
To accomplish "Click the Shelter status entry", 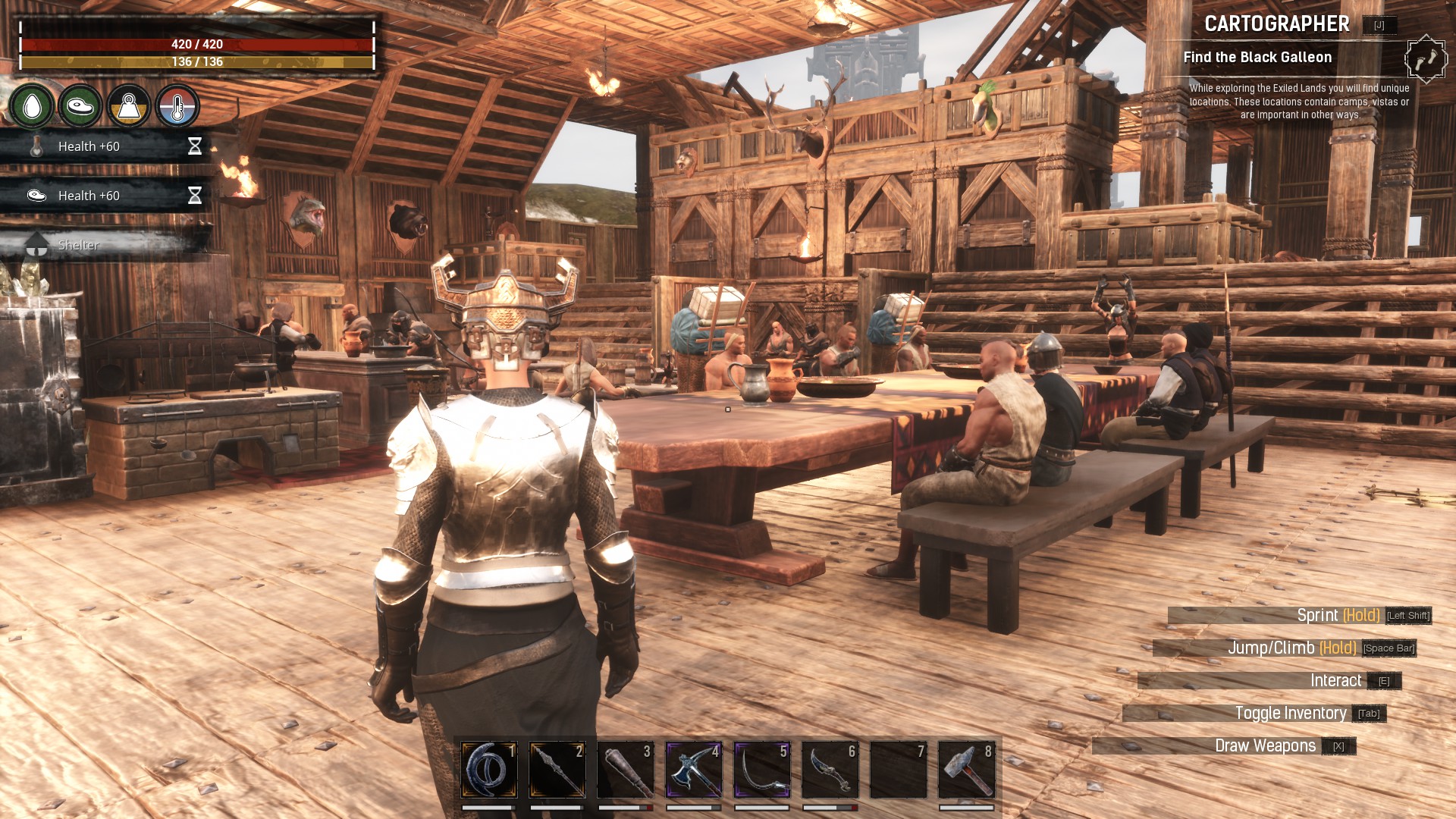I will [79, 245].
